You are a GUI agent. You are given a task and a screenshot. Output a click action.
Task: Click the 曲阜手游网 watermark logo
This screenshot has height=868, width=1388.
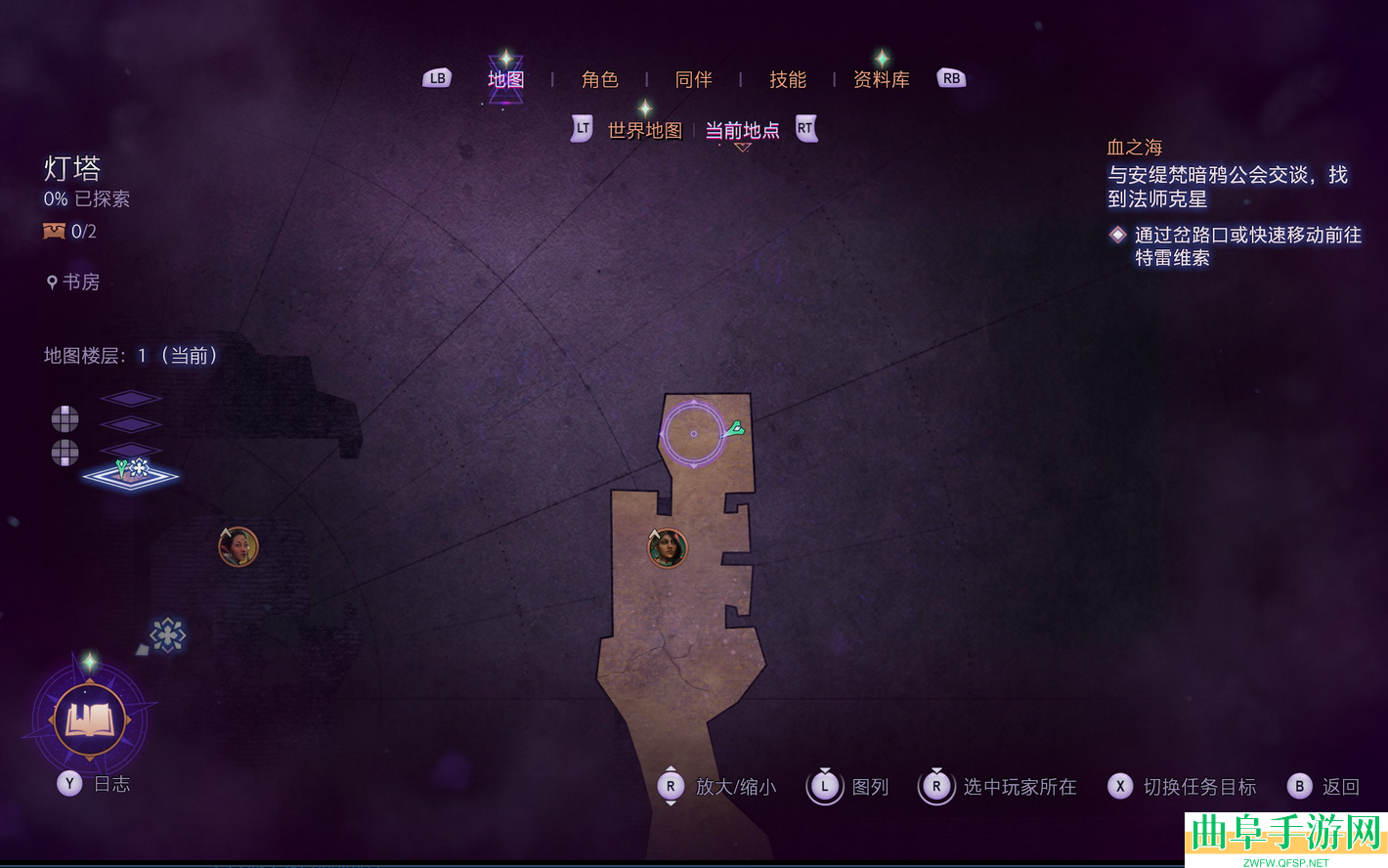point(1286,839)
